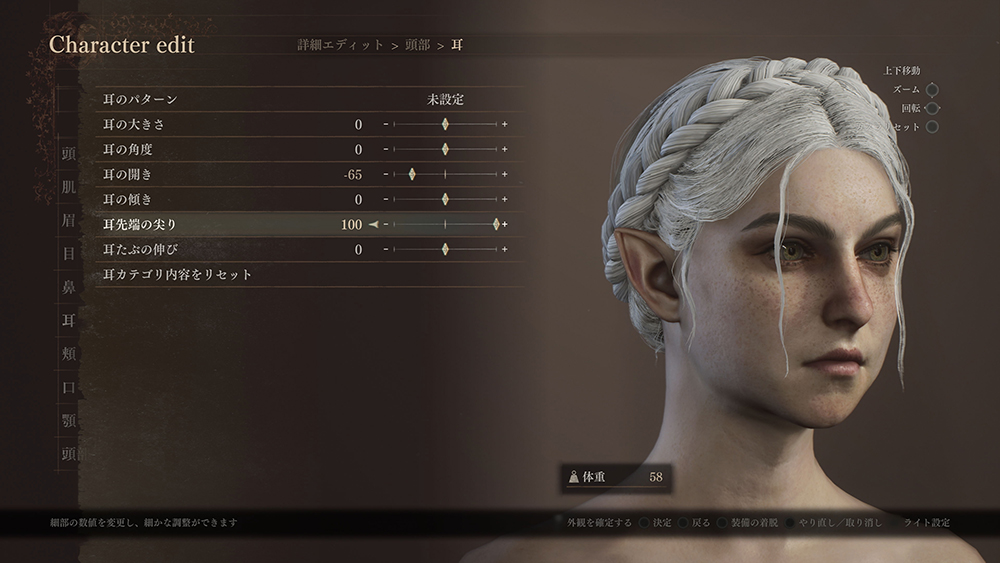The image size is (1000, 563).
Task: Select the 耳 ear tab
Action: pyautogui.click(x=69, y=320)
